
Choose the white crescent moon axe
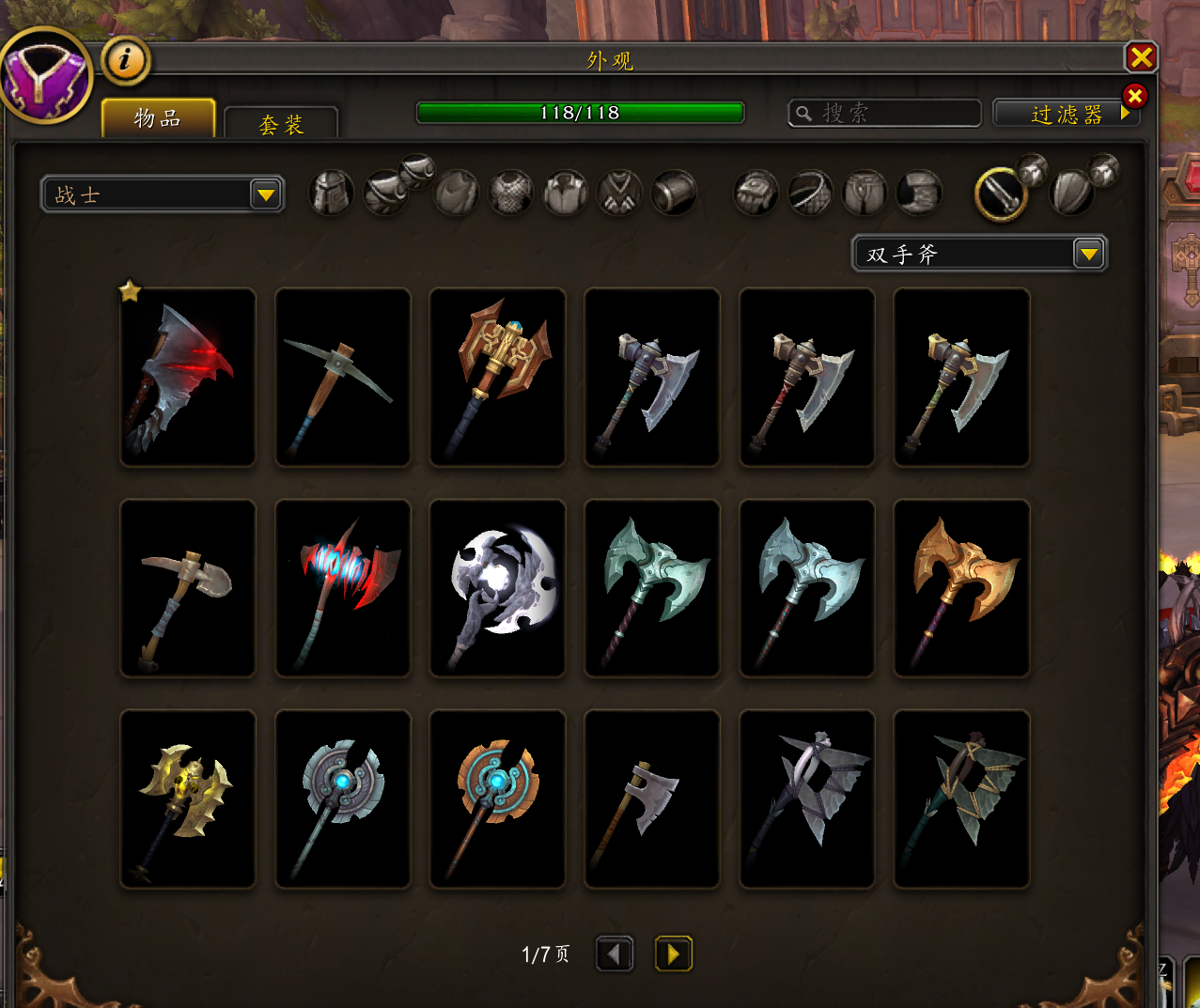coord(497,588)
